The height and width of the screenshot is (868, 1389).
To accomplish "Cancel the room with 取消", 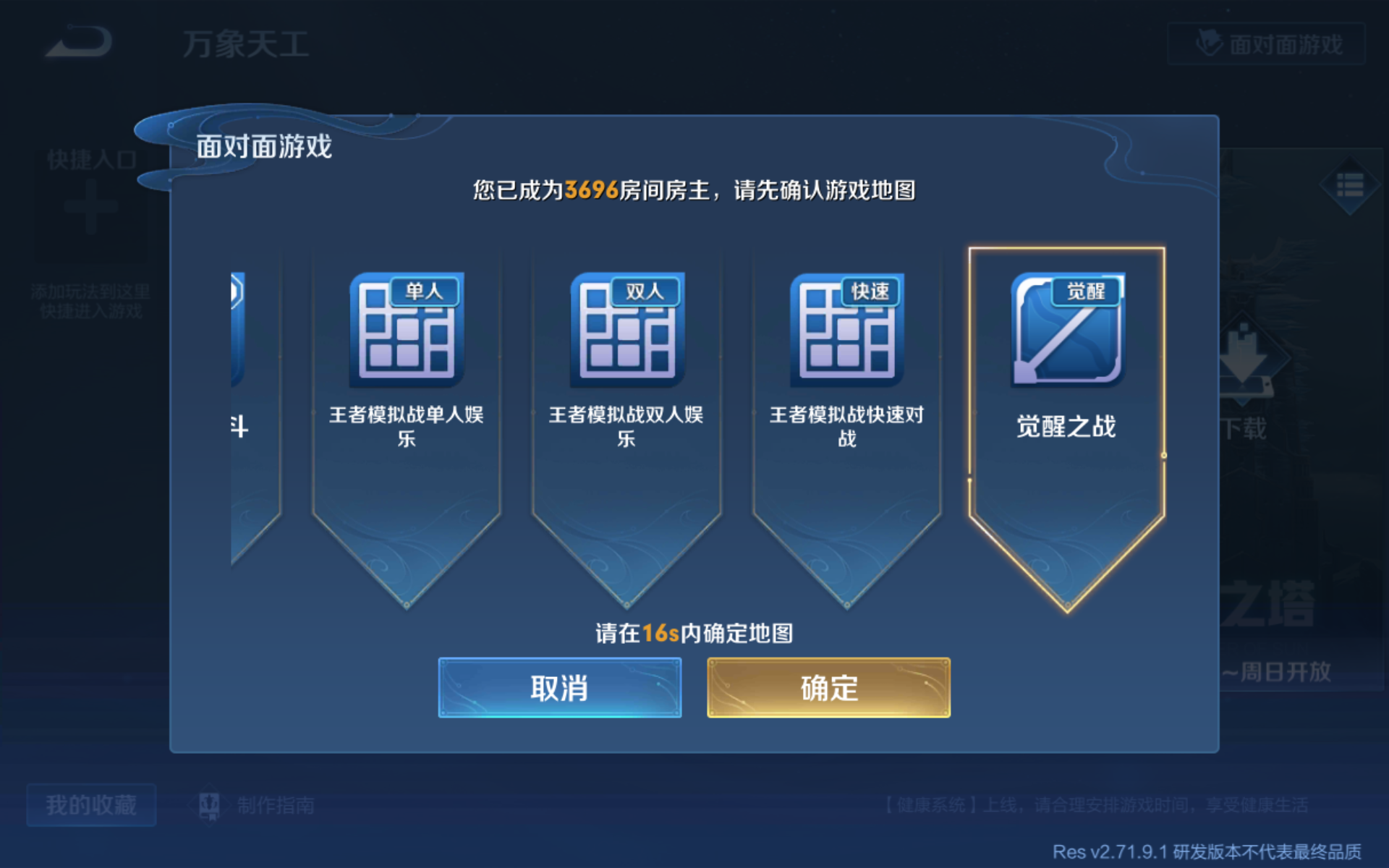I will click(559, 688).
